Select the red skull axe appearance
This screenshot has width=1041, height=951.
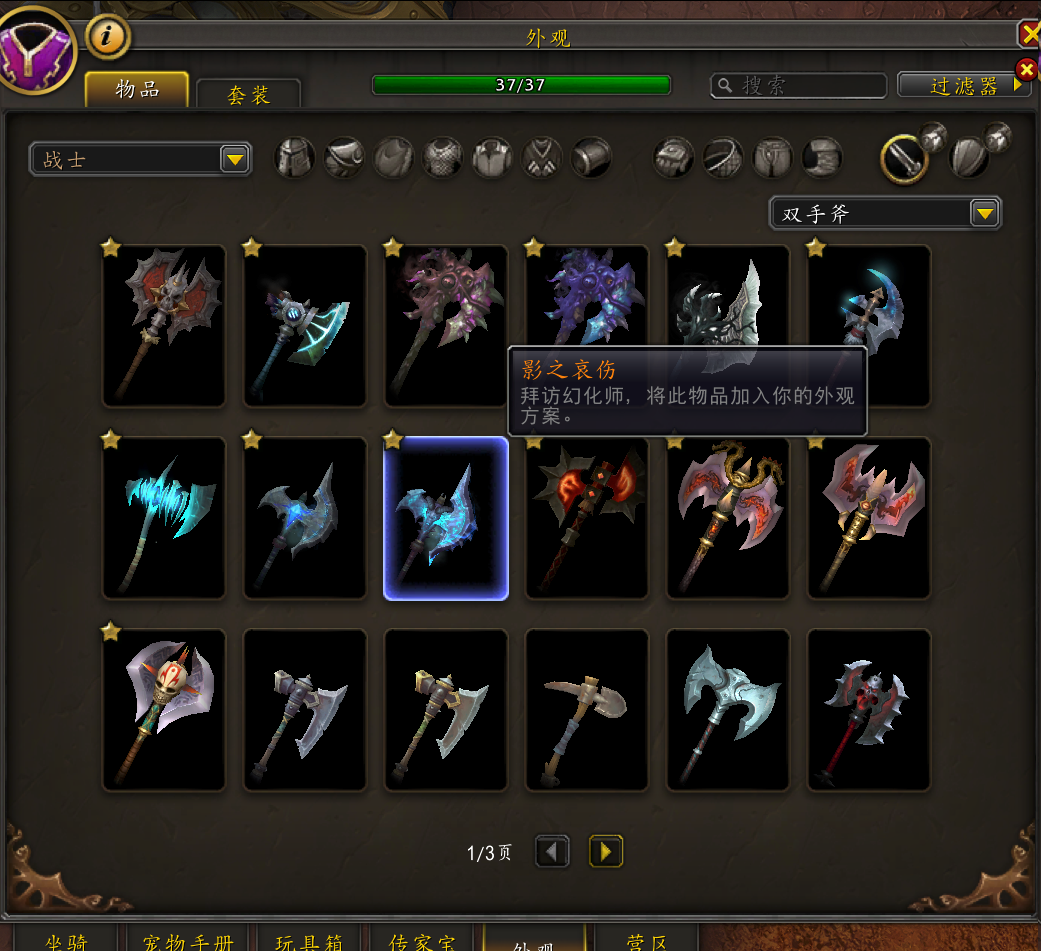[x=868, y=710]
